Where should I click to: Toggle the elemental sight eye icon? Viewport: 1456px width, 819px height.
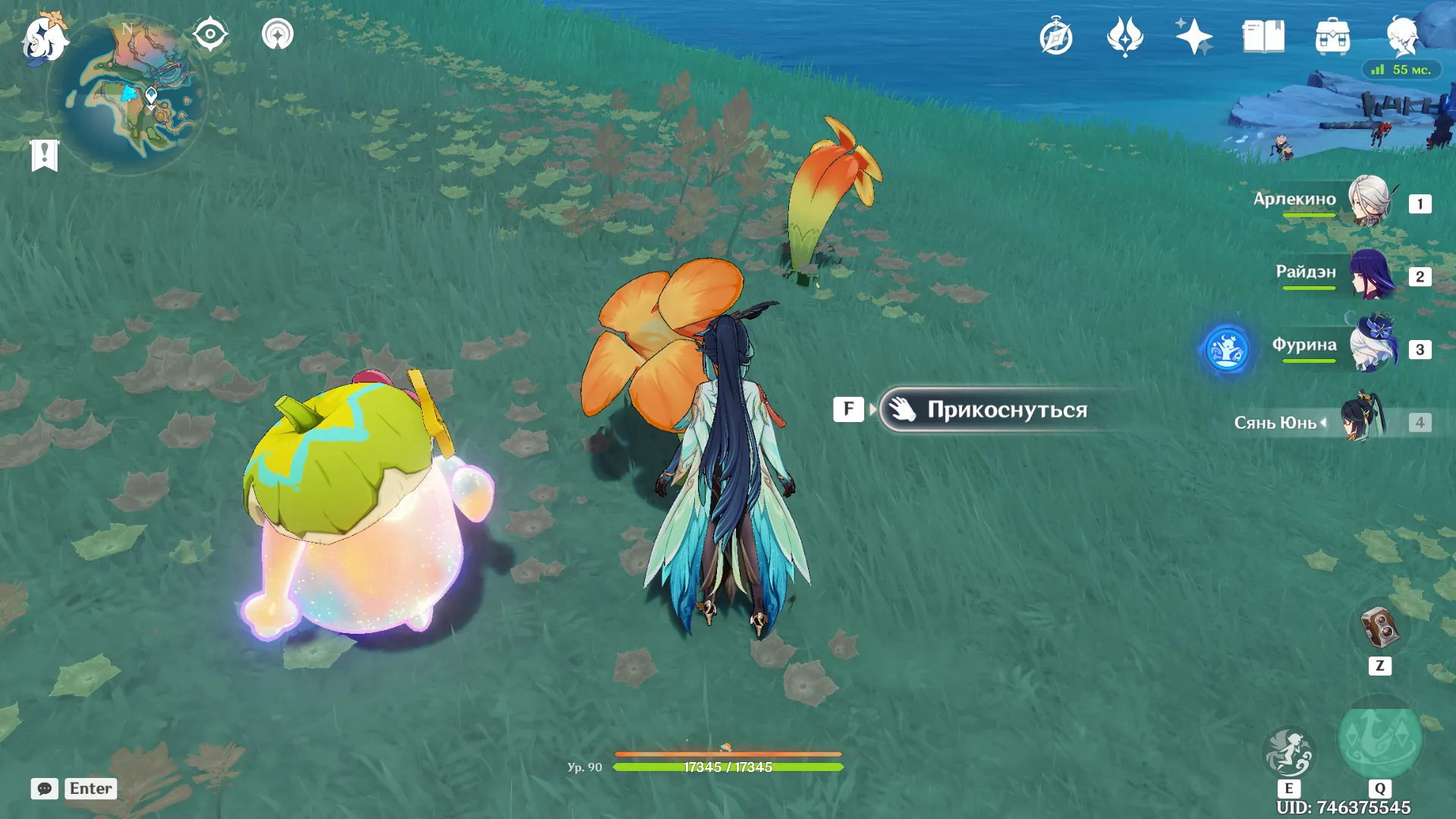pyautogui.click(x=210, y=34)
